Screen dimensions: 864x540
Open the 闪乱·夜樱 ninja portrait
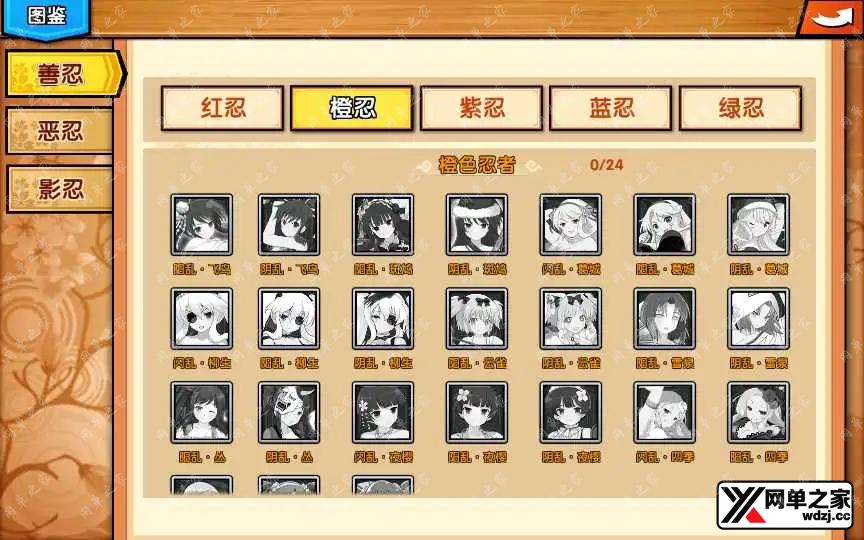pos(383,413)
